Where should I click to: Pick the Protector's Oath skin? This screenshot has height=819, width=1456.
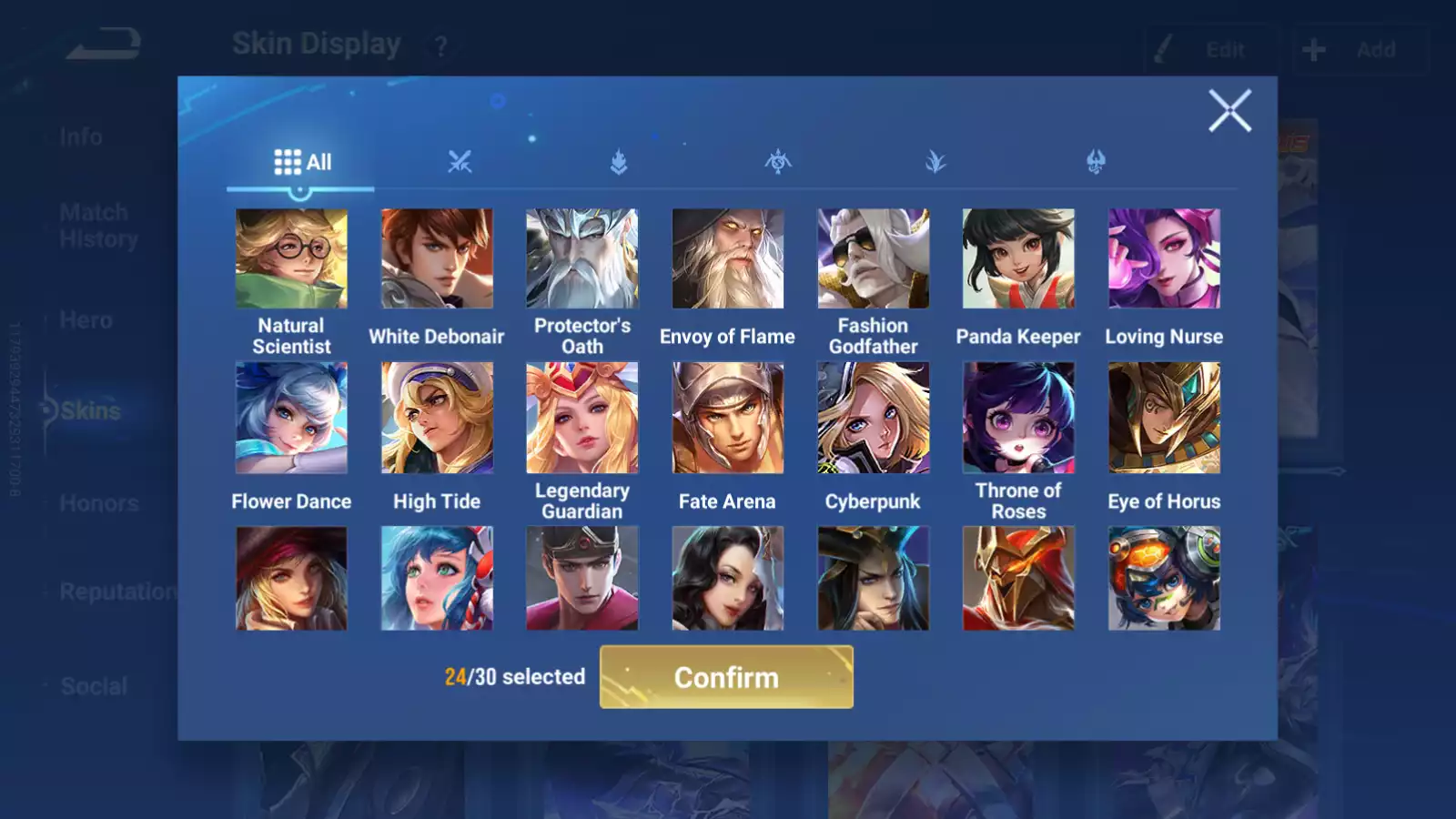(582, 259)
